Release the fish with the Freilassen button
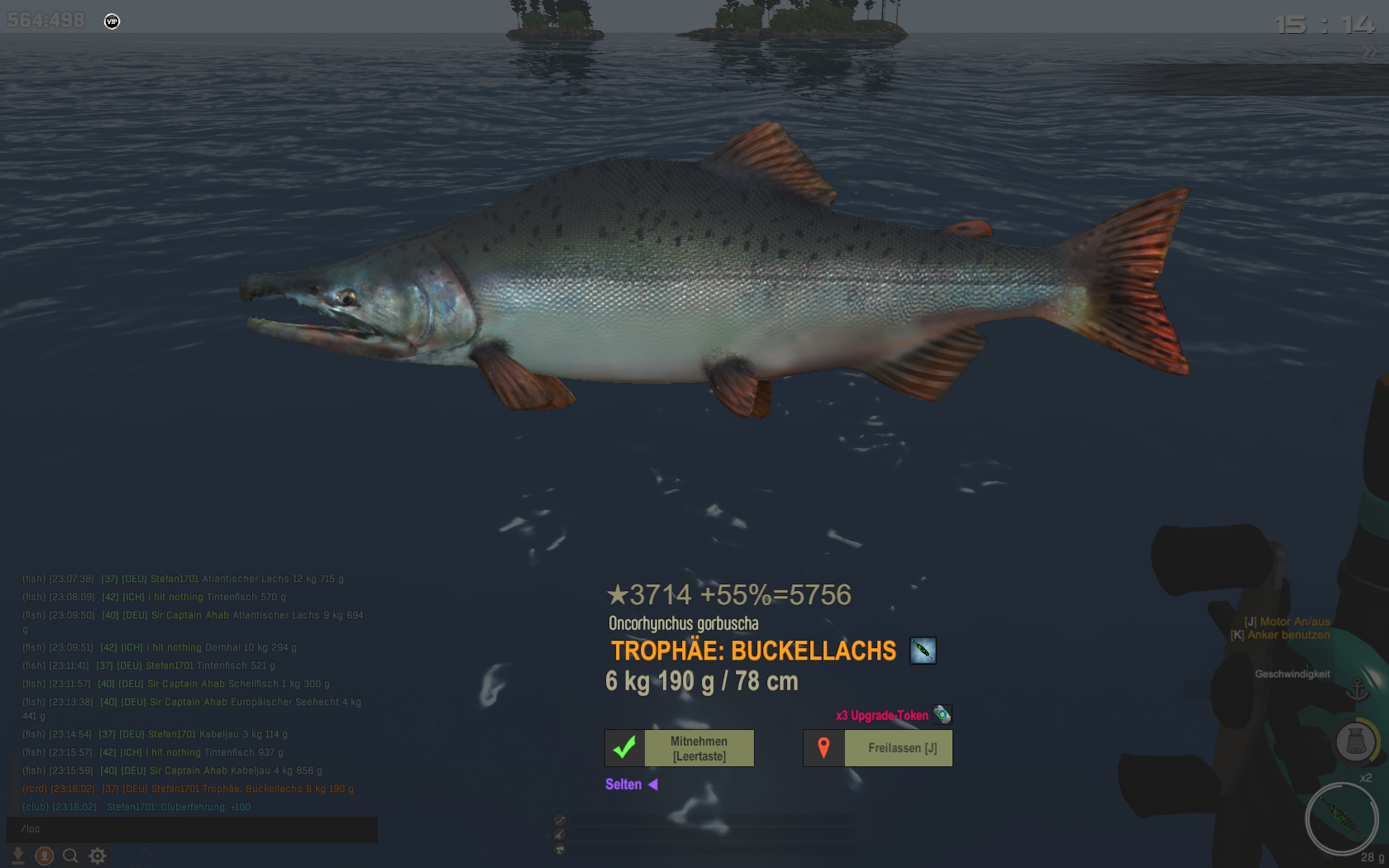 [878, 748]
